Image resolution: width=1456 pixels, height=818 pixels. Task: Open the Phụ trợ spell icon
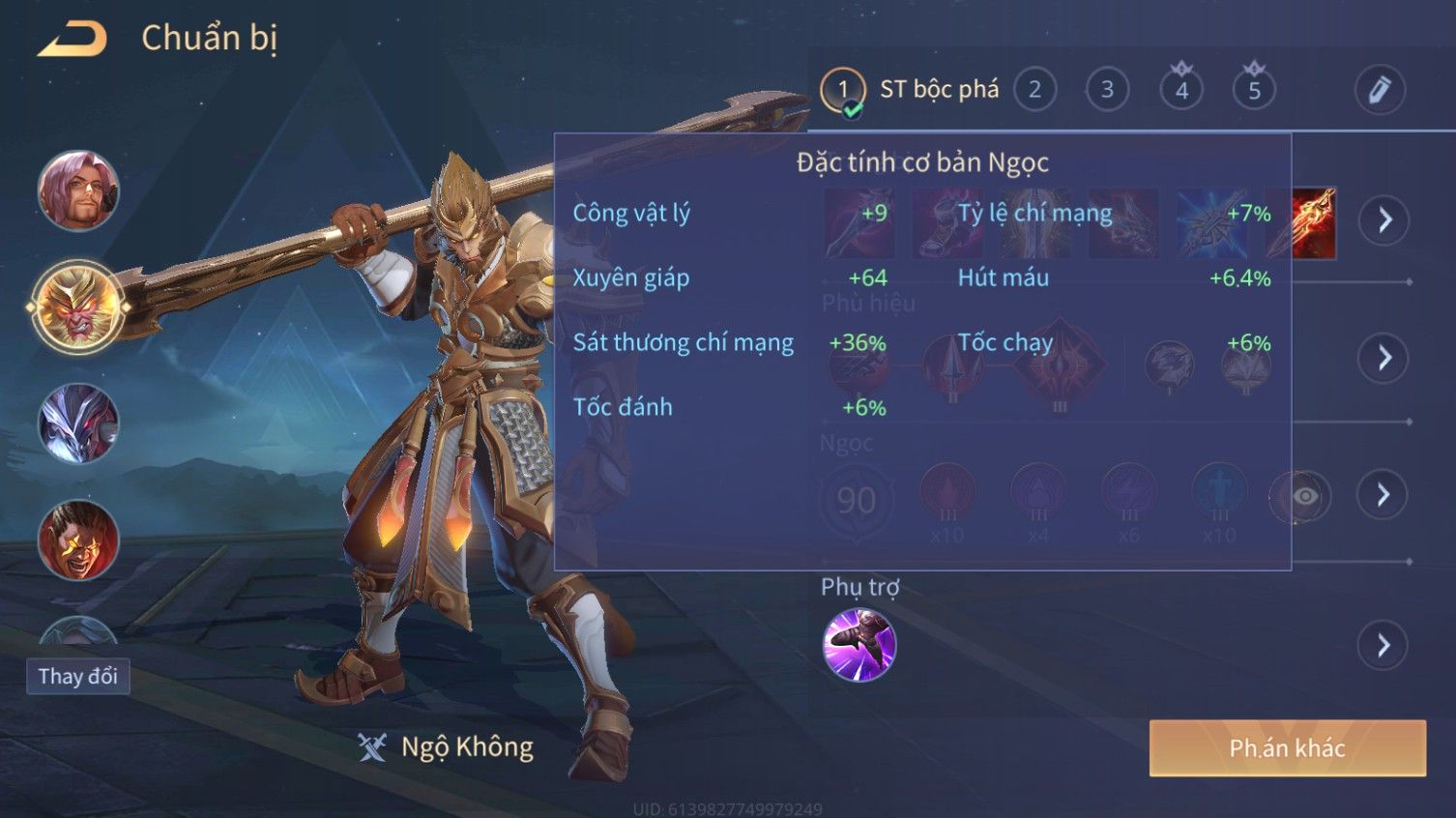pos(859,645)
